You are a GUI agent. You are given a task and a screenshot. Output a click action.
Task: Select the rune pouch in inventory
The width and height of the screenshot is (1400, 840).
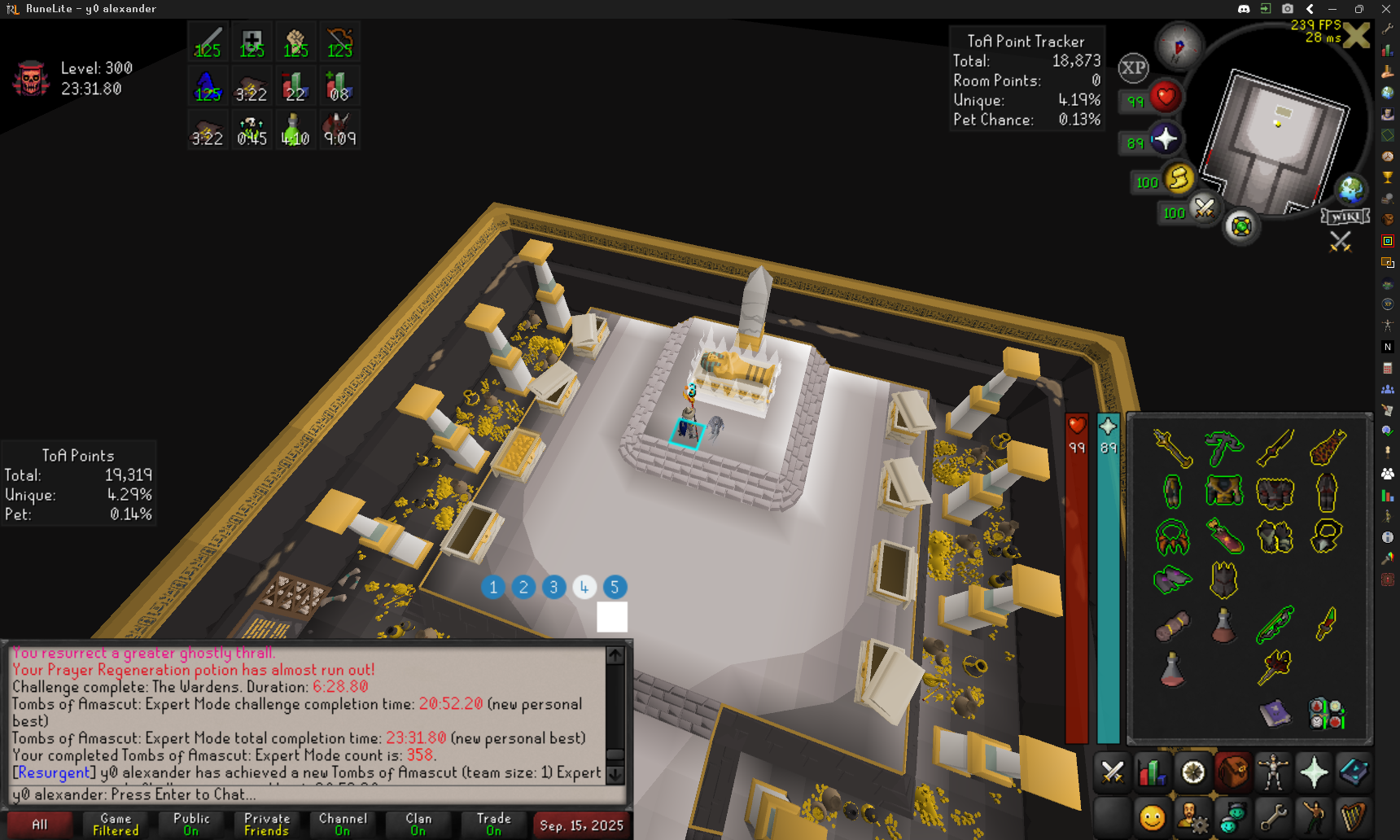1326,713
